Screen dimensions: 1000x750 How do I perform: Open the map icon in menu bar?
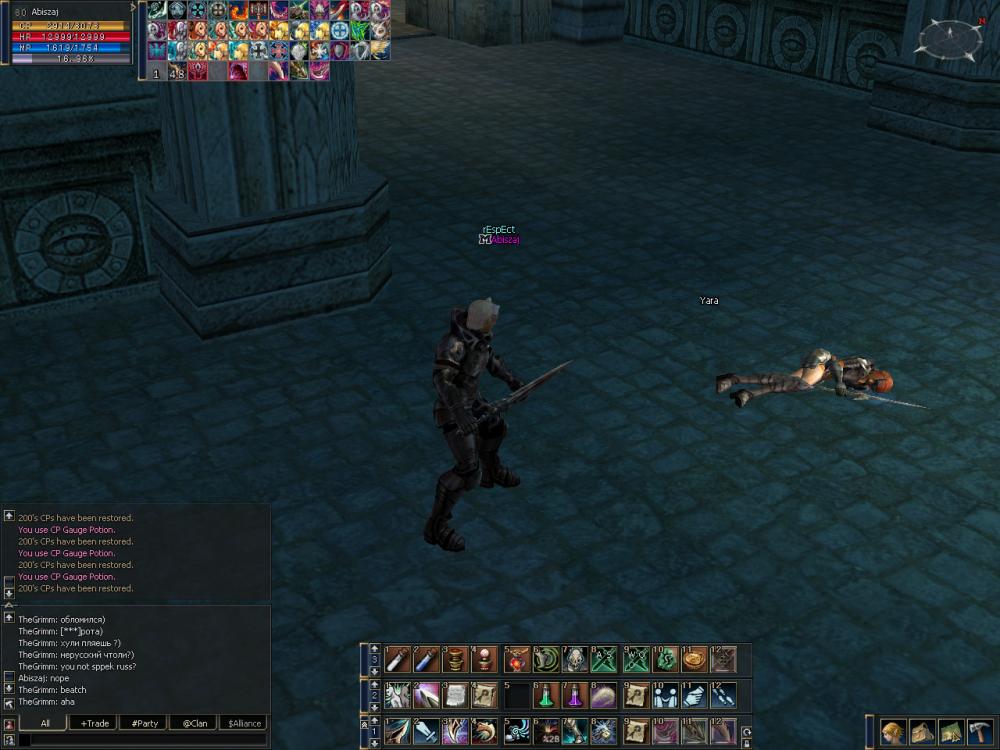(x=951, y=732)
